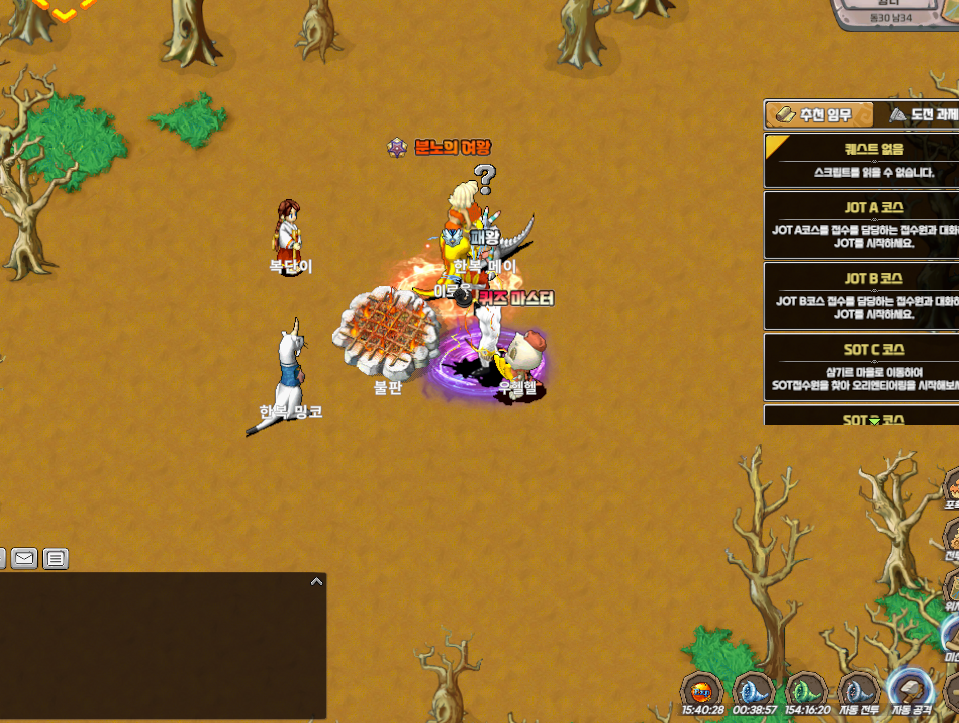
Task: Select the 퀘스트 없음 quest entry
Action: [x=861, y=161]
